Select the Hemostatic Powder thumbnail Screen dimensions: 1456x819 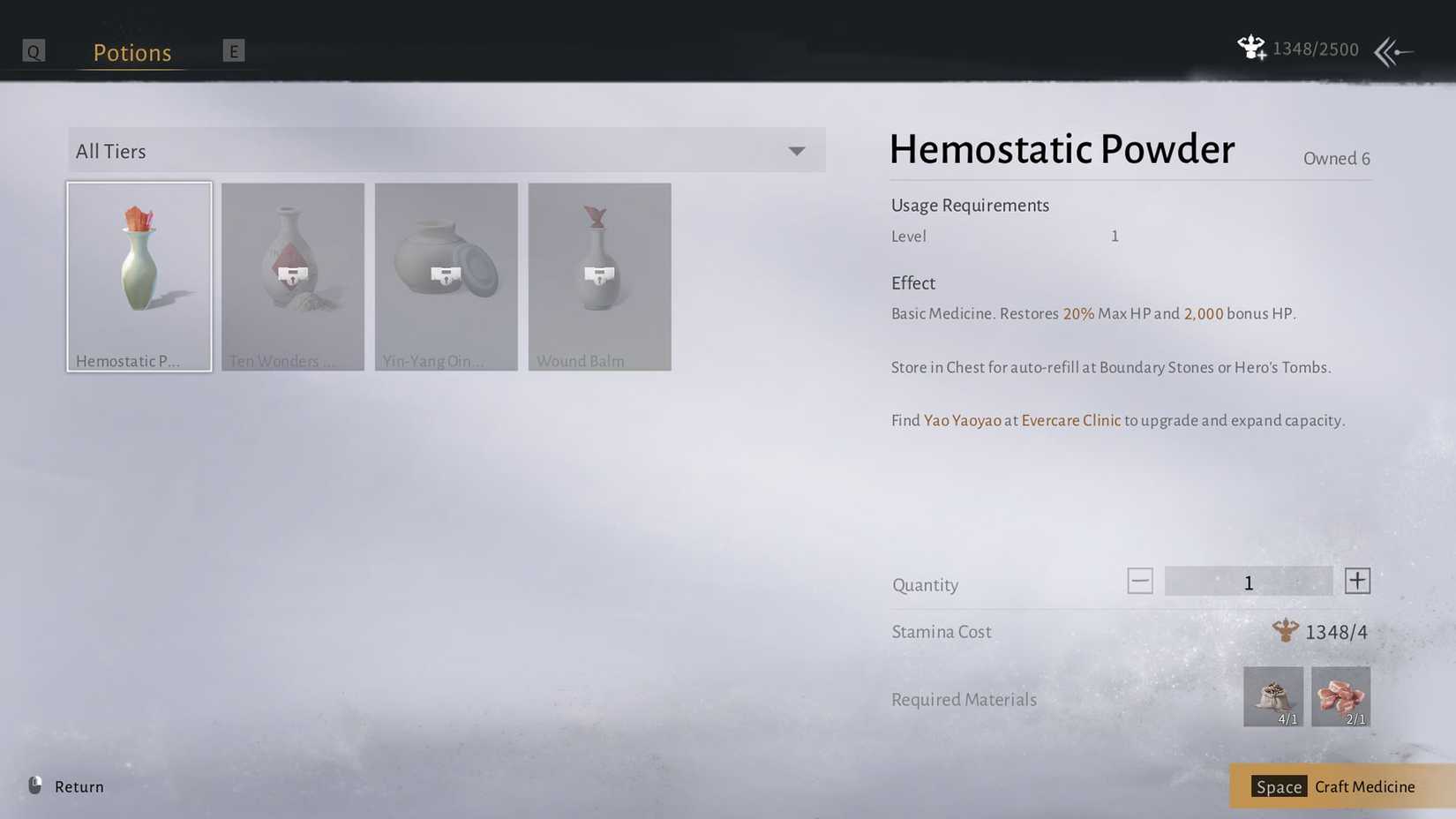139,276
